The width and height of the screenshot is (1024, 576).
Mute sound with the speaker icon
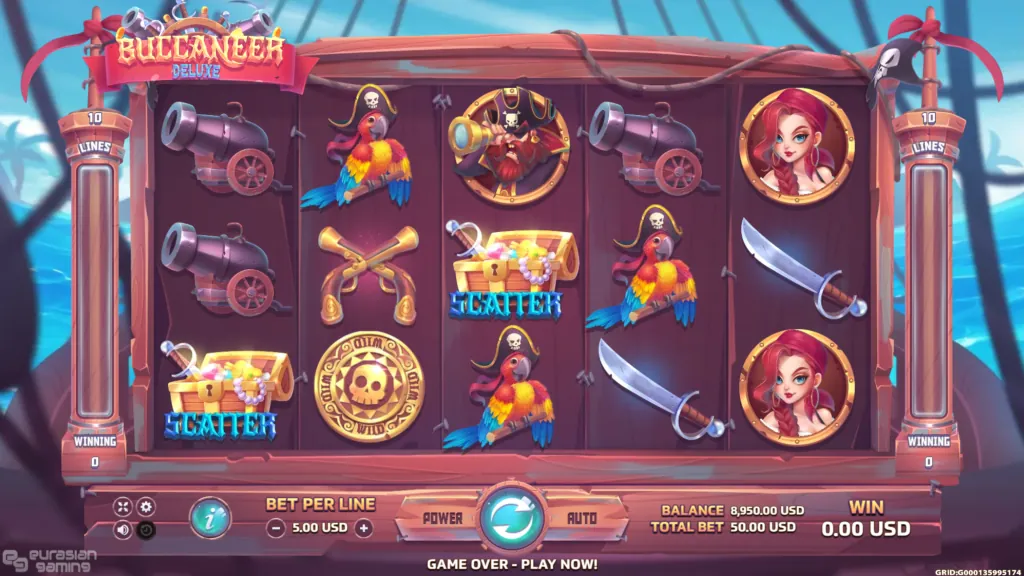click(x=123, y=530)
